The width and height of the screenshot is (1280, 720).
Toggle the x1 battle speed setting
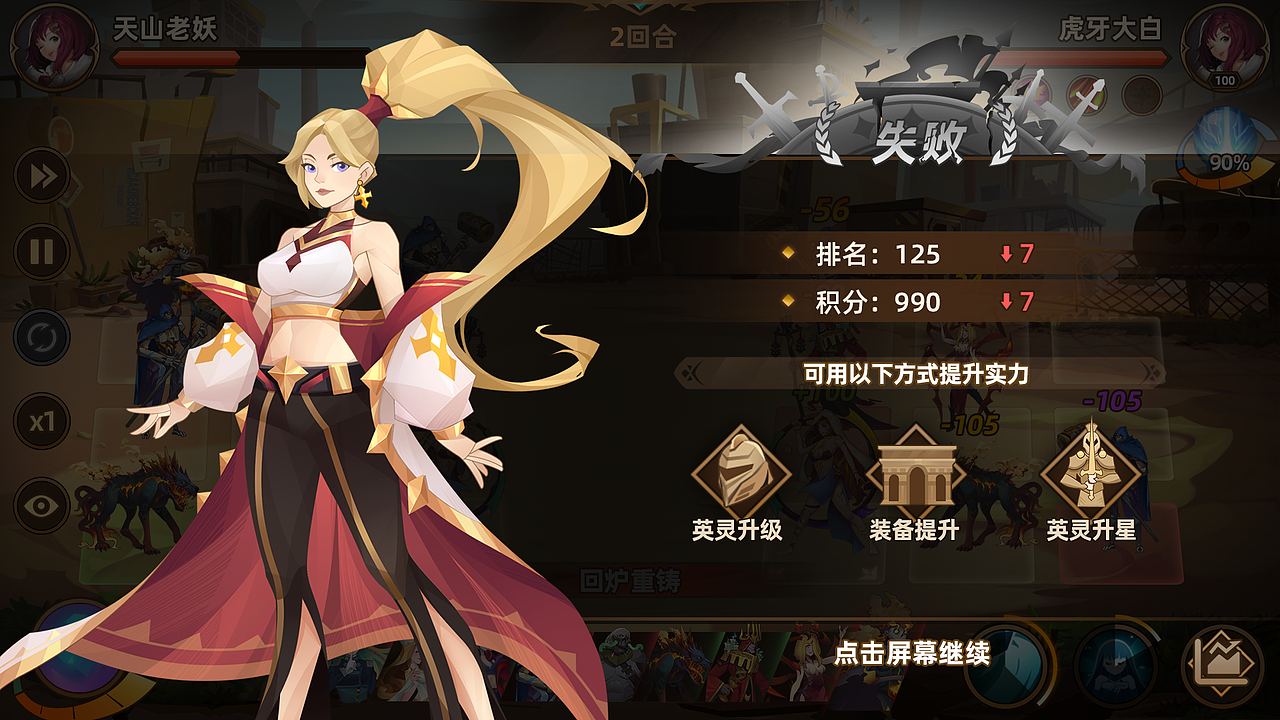coord(42,420)
